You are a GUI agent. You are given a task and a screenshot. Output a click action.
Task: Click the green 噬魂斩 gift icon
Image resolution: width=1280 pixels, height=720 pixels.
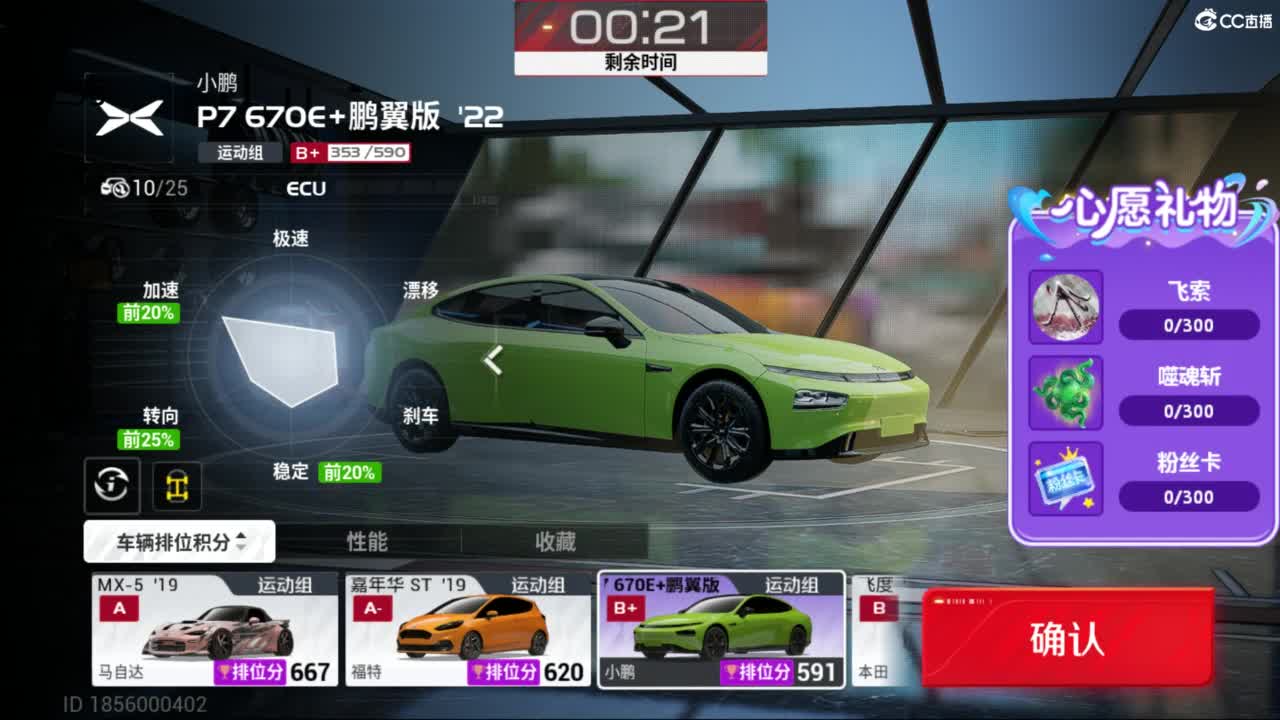1066,393
